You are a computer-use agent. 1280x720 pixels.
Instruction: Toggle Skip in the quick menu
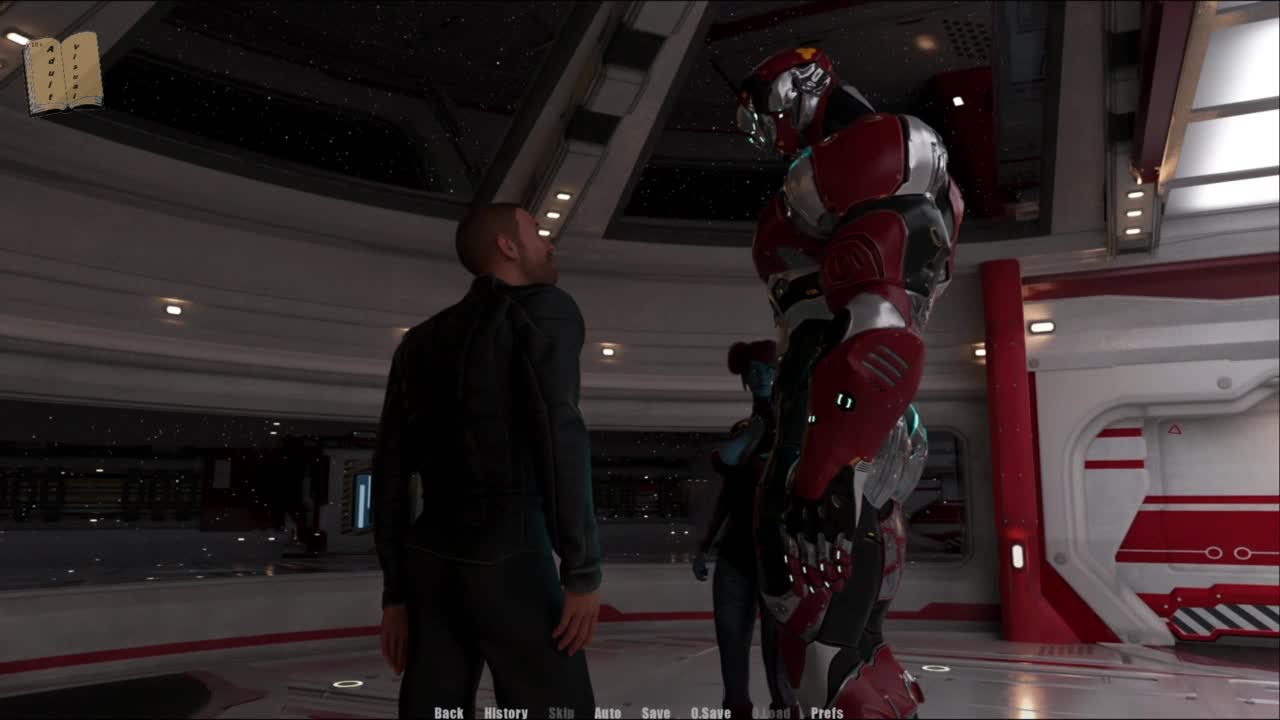click(x=561, y=713)
